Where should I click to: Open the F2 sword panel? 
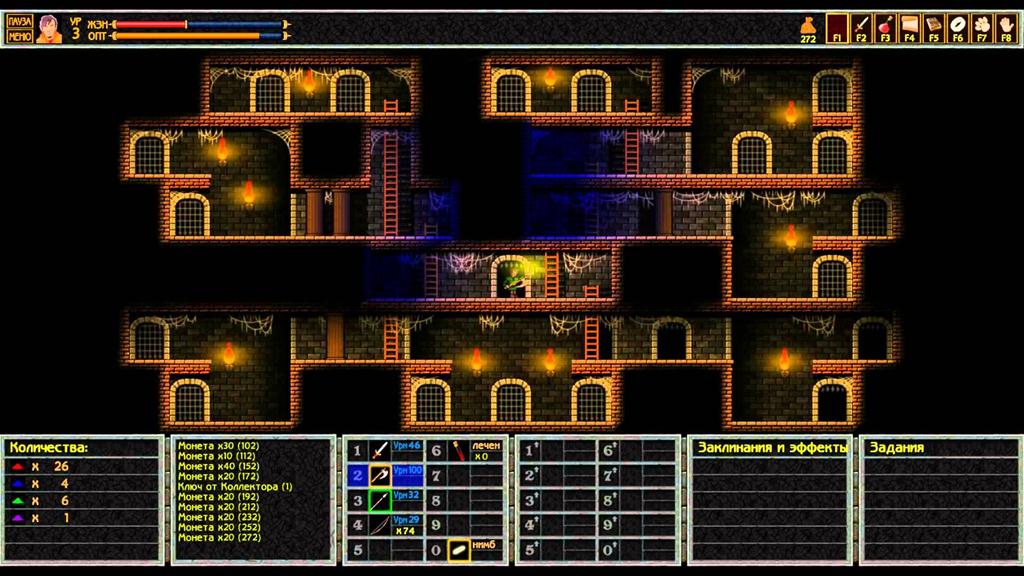(860, 25)
